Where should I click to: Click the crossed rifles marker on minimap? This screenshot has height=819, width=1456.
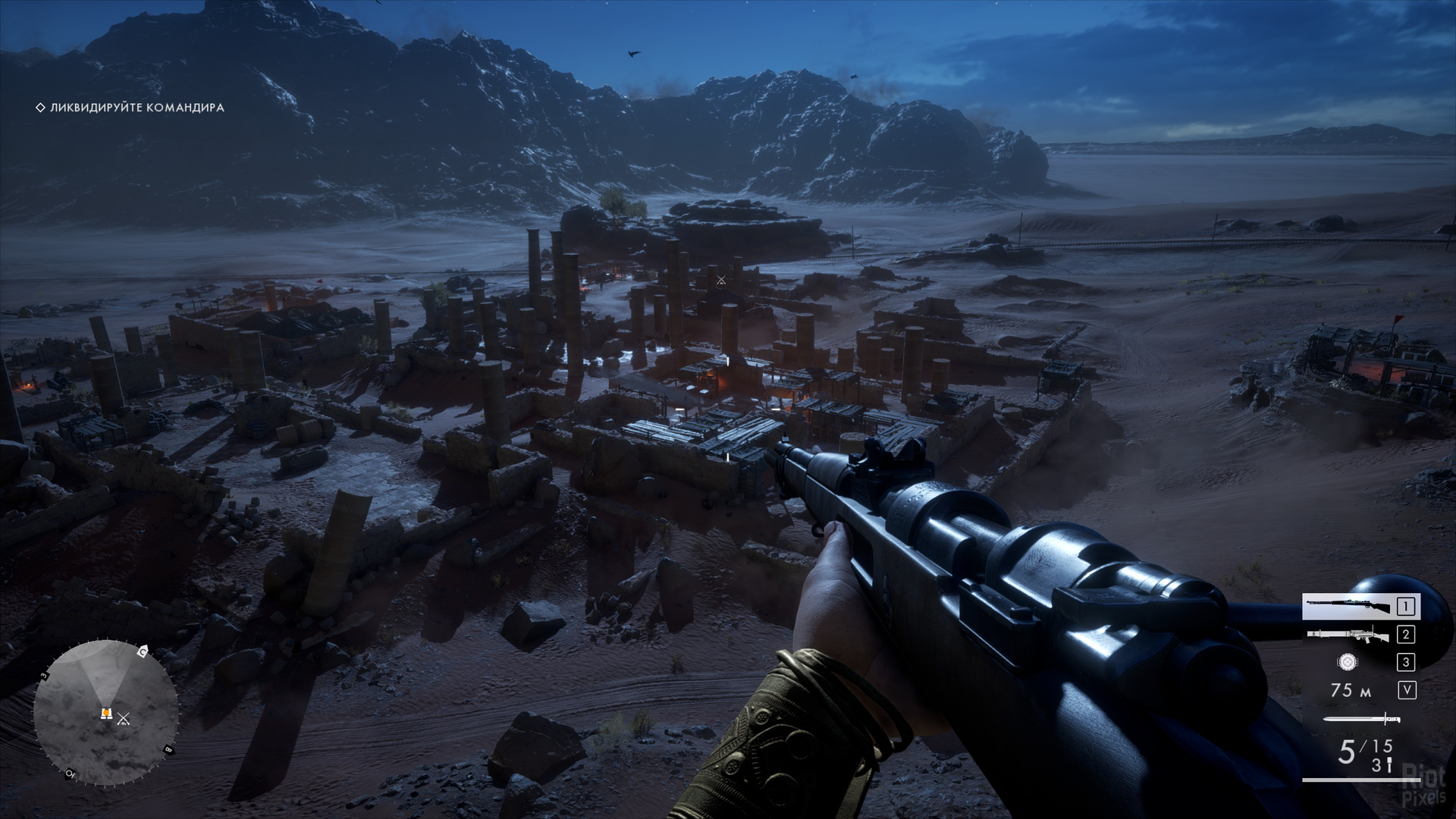124,718
